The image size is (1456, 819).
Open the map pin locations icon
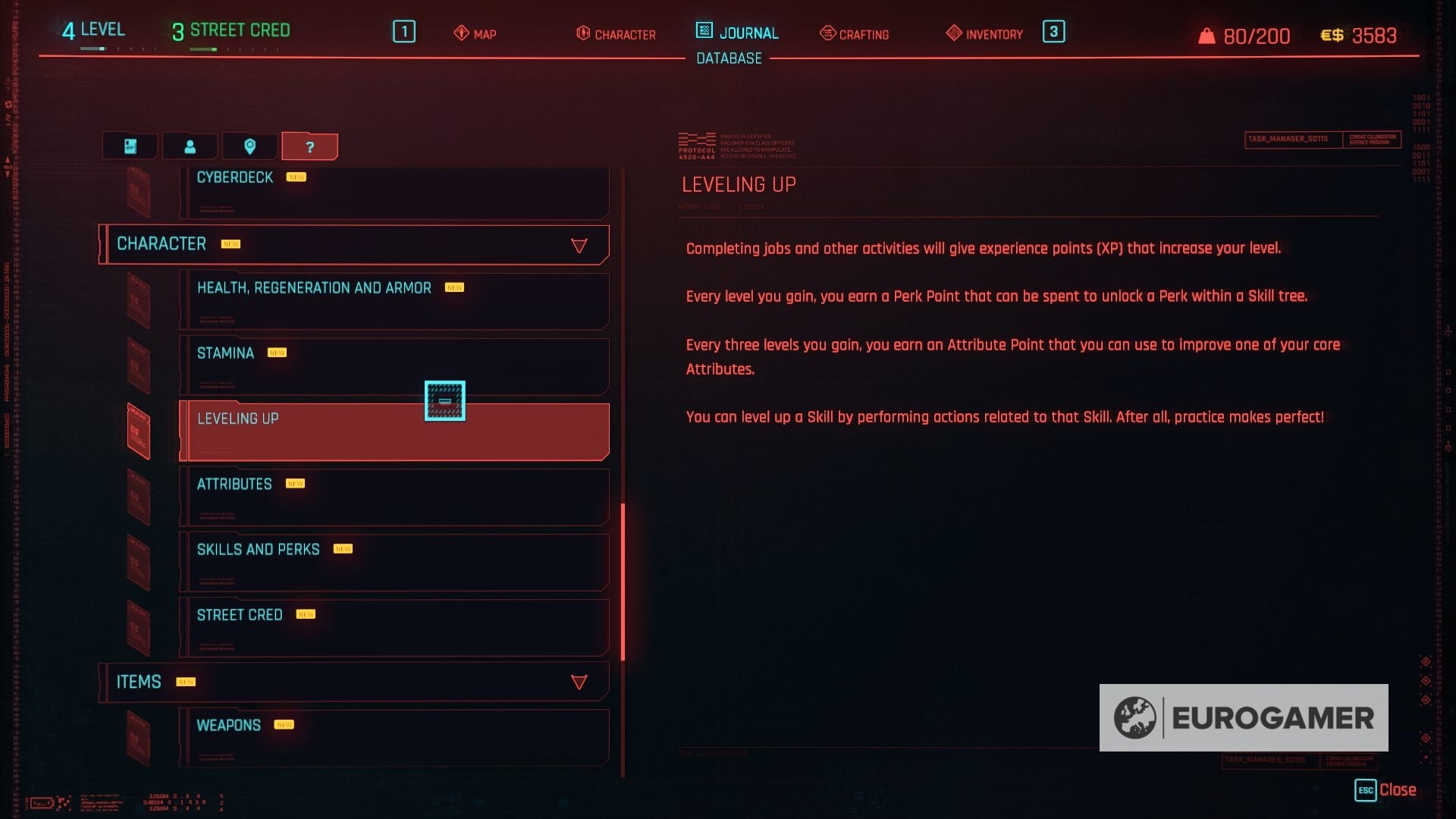point(250,146)
